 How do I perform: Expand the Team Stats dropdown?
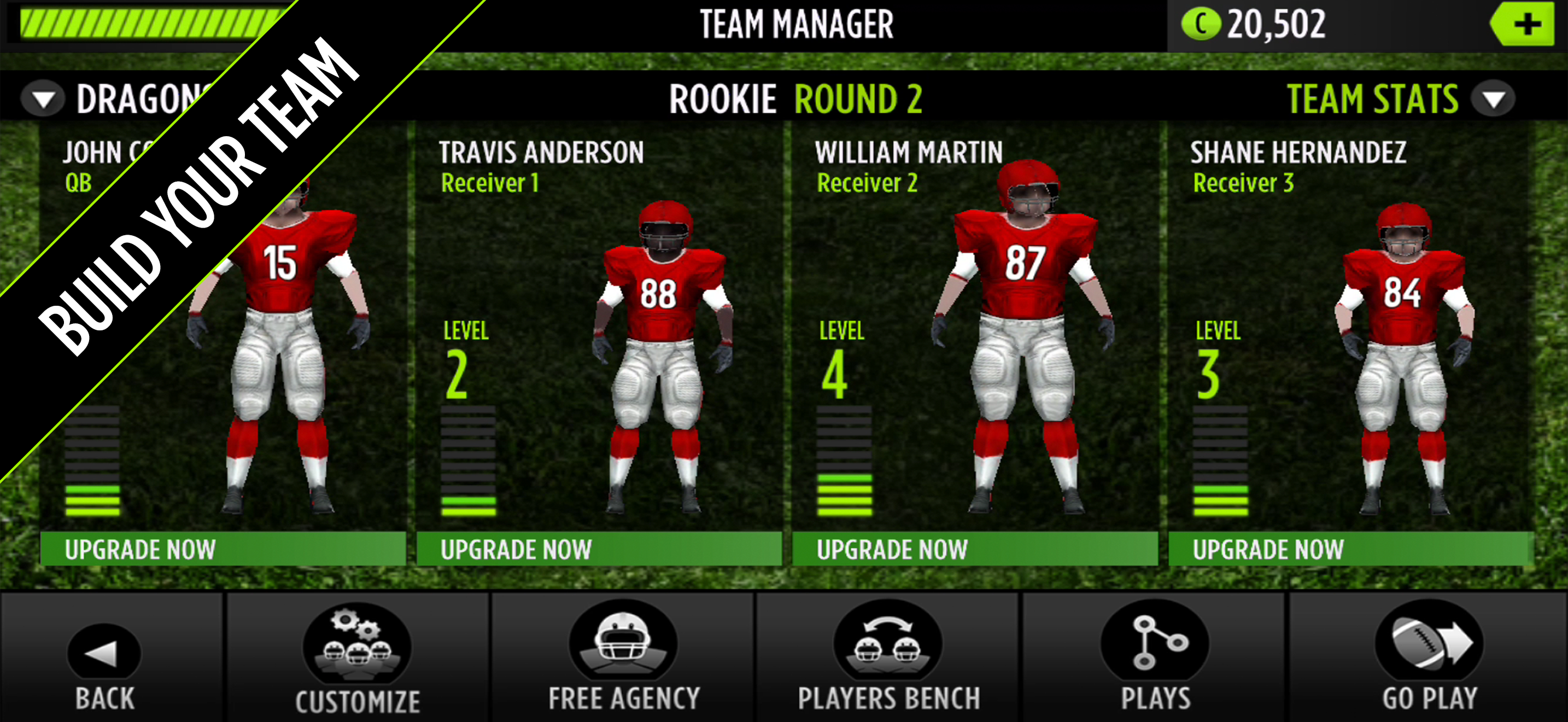pyautogui.click(x=1493, y=99)
